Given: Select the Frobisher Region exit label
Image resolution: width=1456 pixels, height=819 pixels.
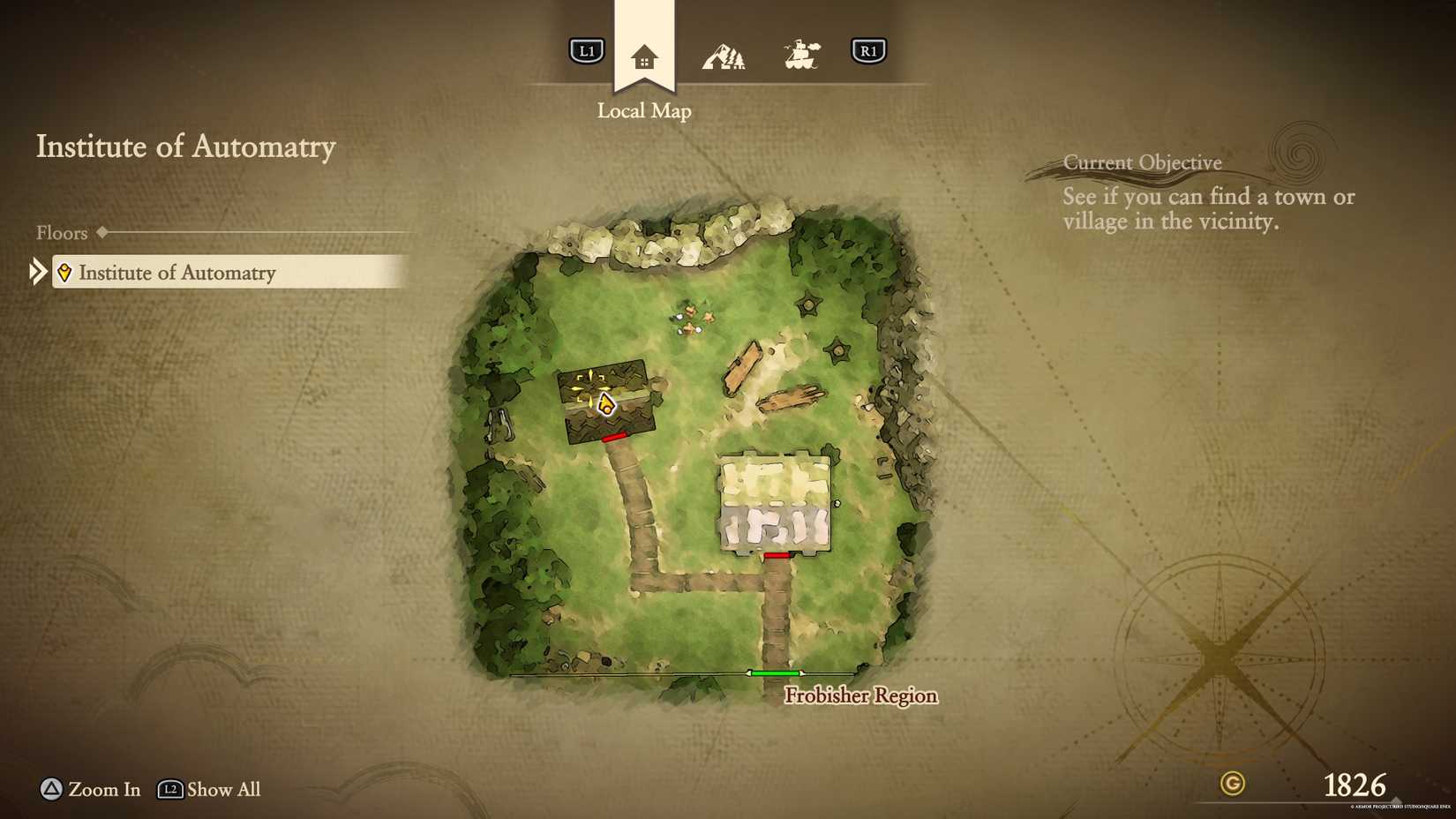Looking at the screenshot, I should click(x=860, y=695).
